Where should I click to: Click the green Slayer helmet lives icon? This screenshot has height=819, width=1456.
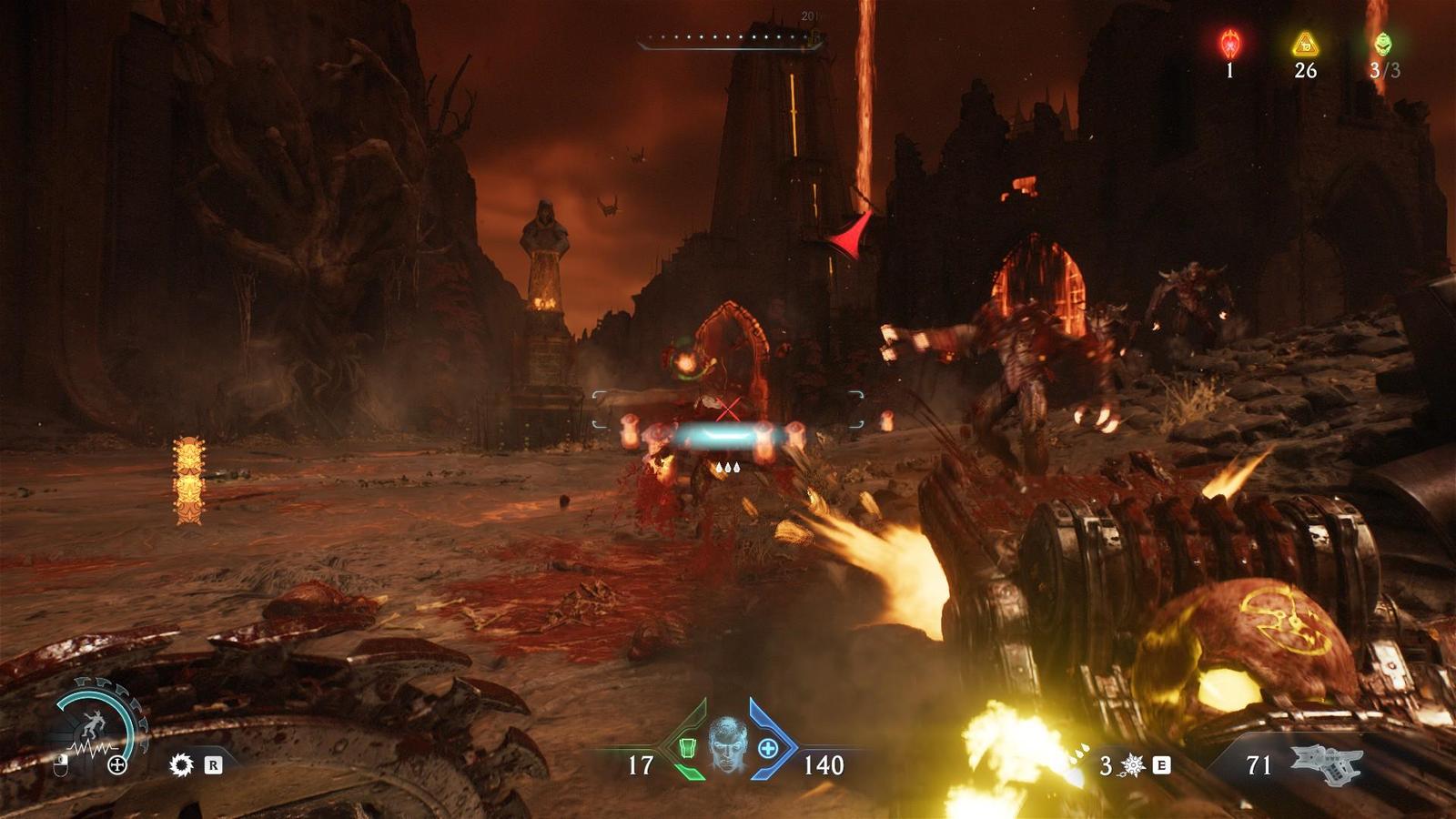(1383, 44)
